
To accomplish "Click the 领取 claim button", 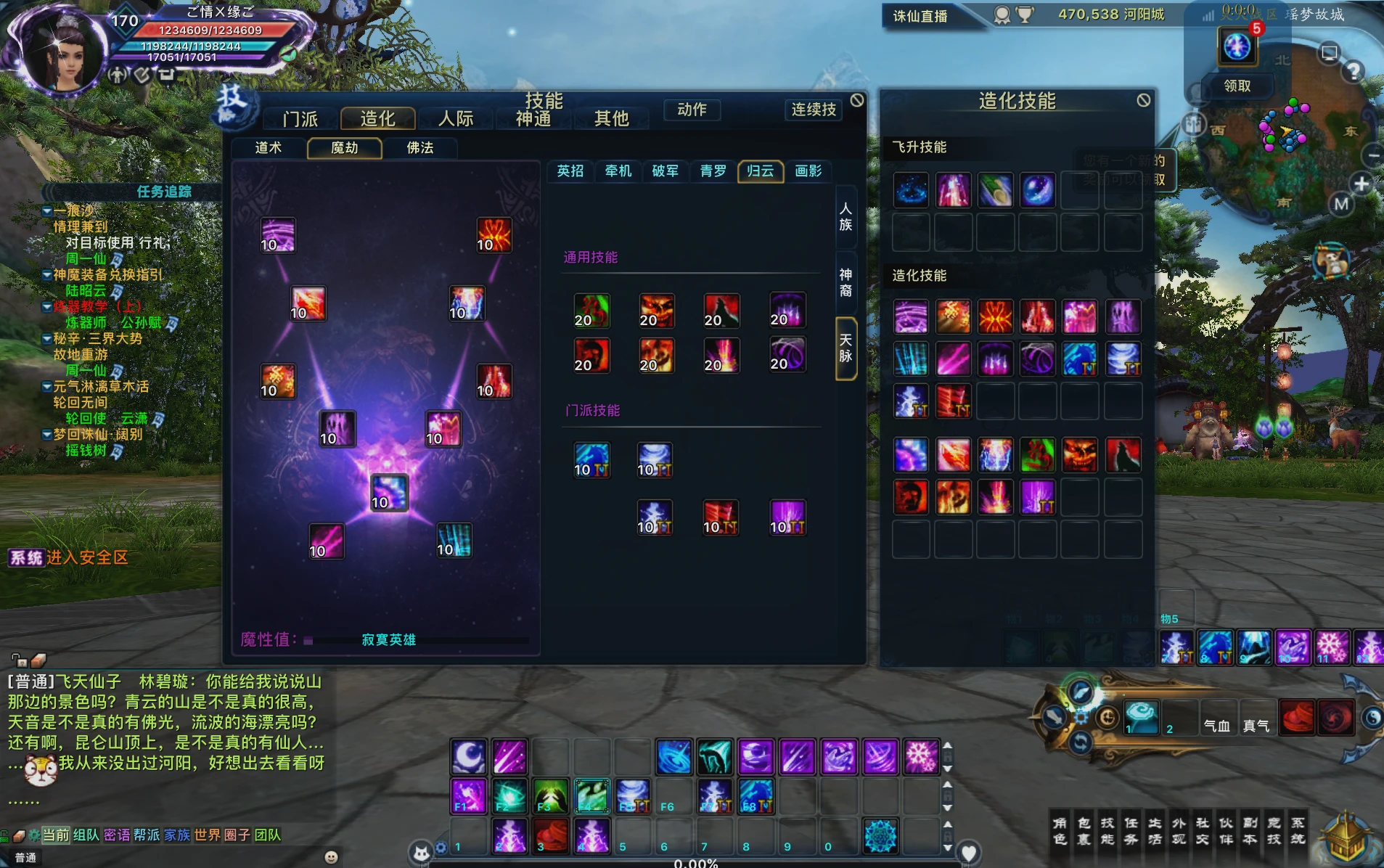I will [1237, 86].
